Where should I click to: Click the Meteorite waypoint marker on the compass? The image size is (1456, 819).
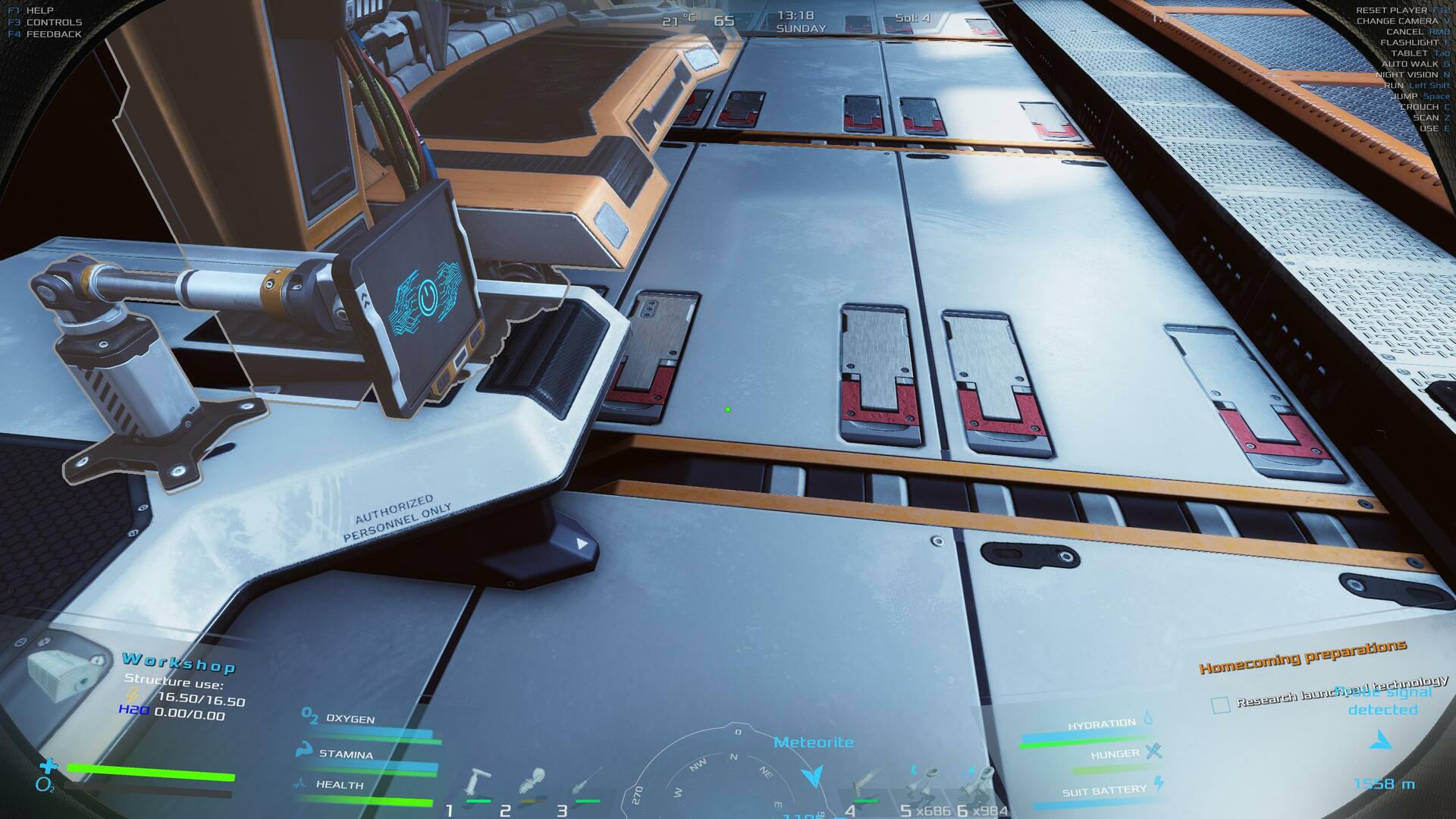coord(813,775)
